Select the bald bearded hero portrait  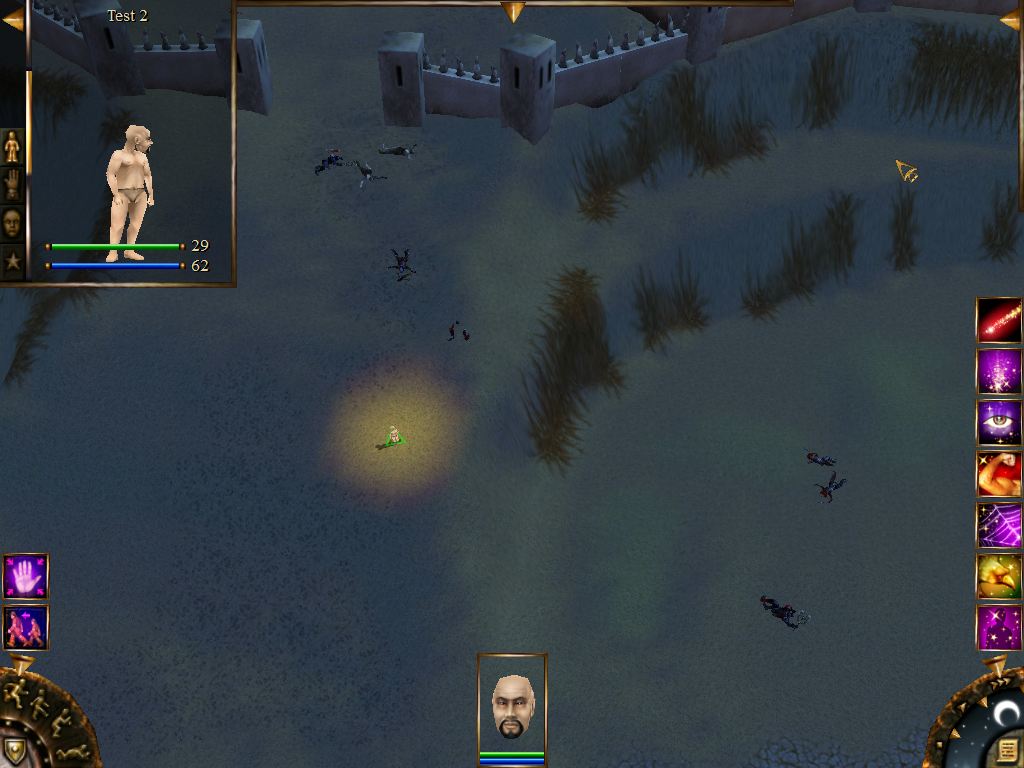tap(512, 705)
